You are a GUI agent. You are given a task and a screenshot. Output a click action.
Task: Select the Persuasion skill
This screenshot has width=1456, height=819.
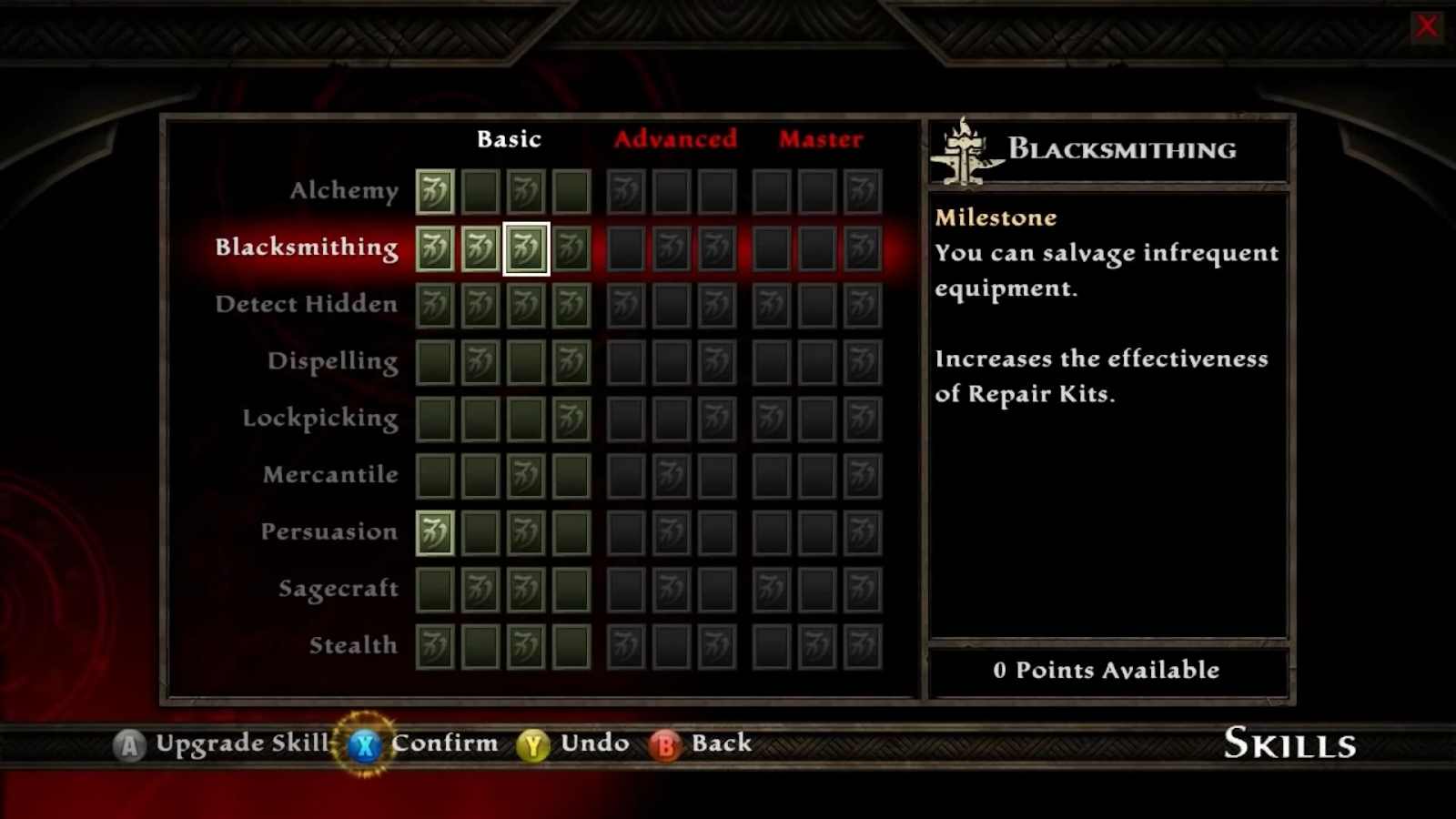329,531
